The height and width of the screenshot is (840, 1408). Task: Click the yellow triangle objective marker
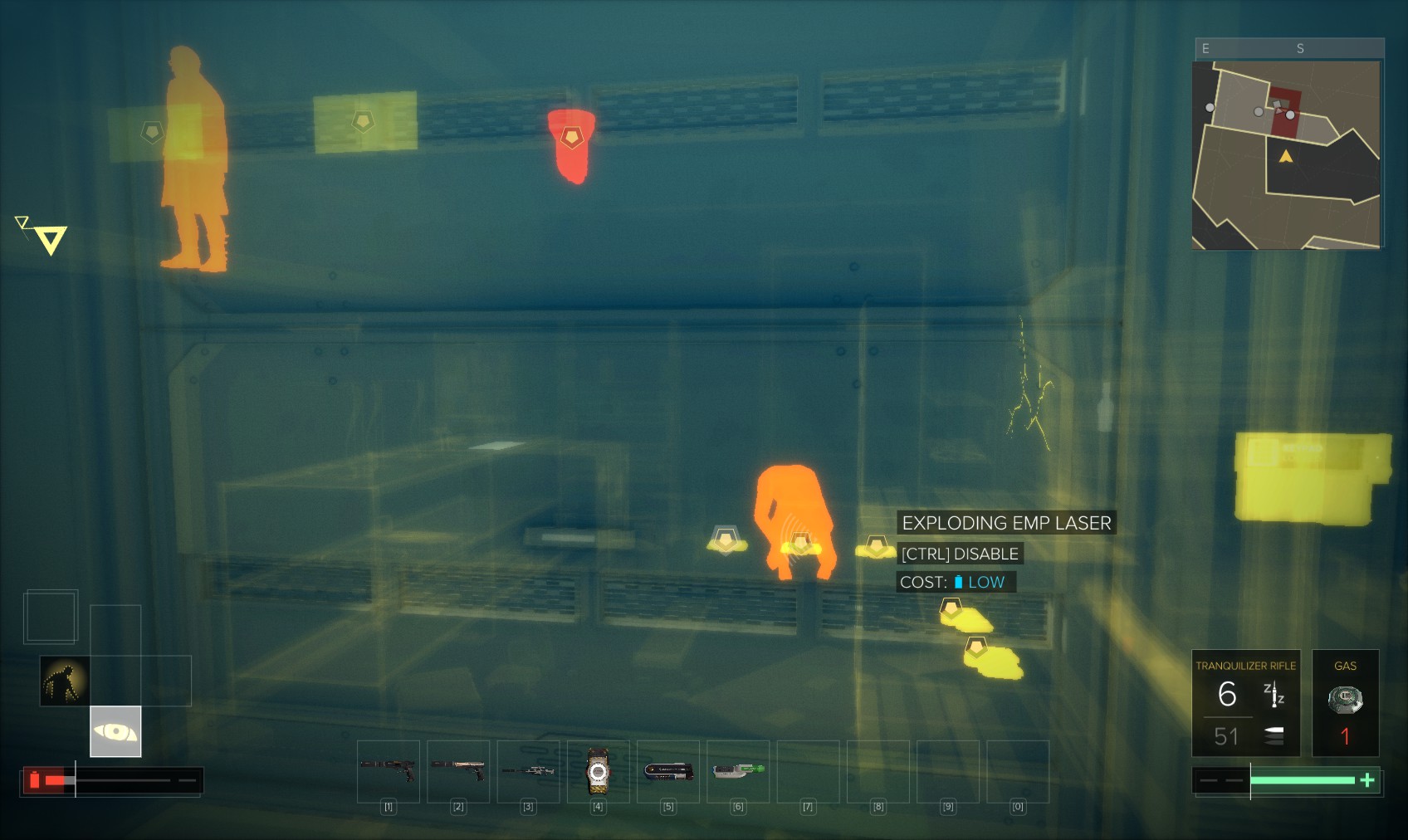pyautogui.click(x=51, y=240)
